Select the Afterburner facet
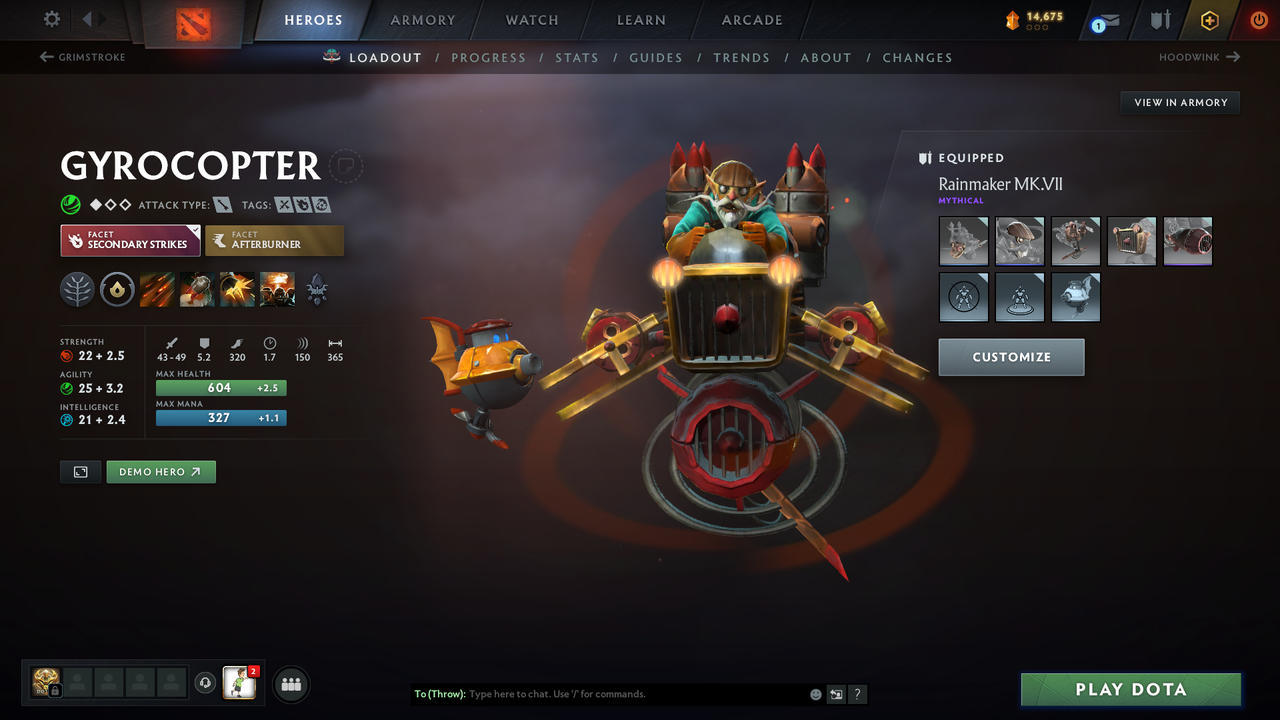 click(x=275, y=240)
